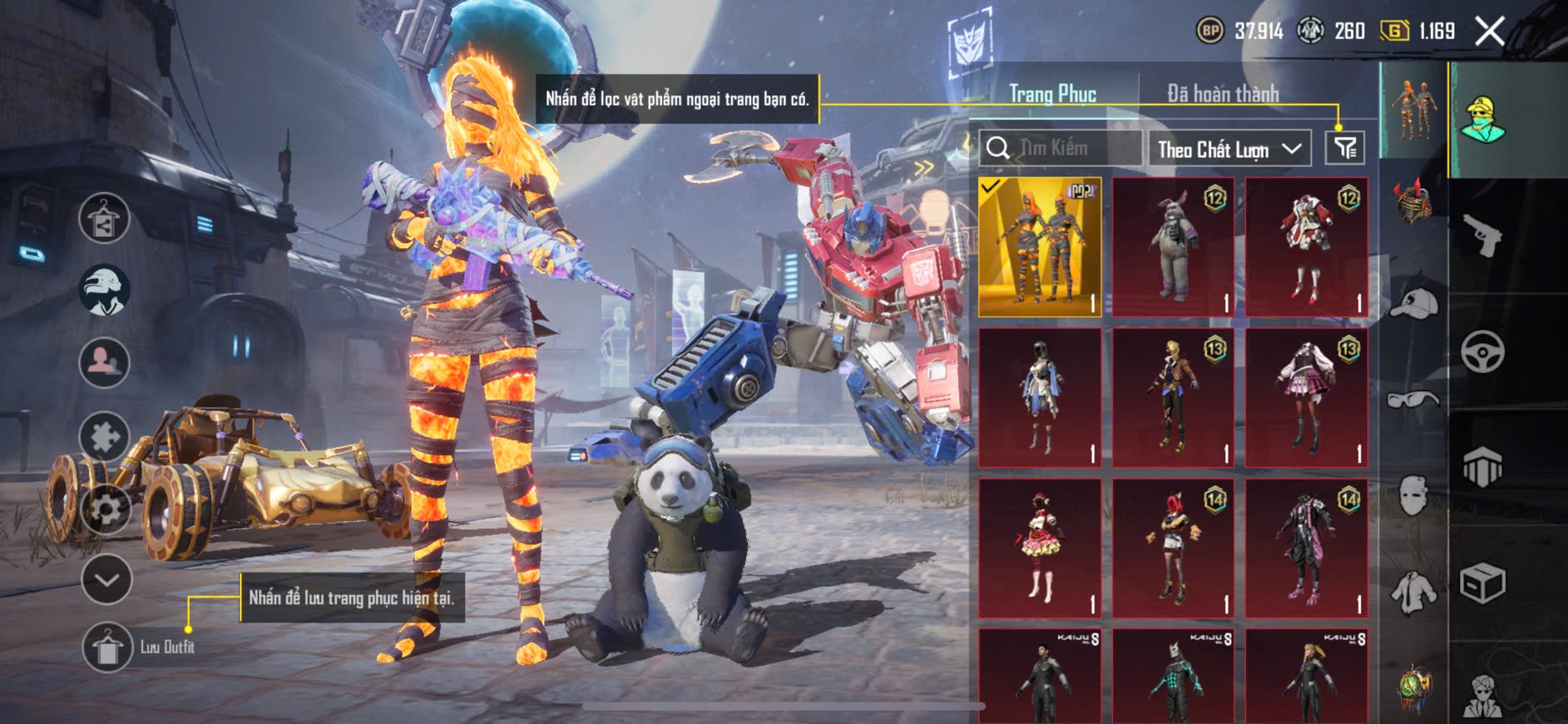Select the pink skirt outfit with level 13 badge
The image size is (1568, 724).
pos(1306,397)
